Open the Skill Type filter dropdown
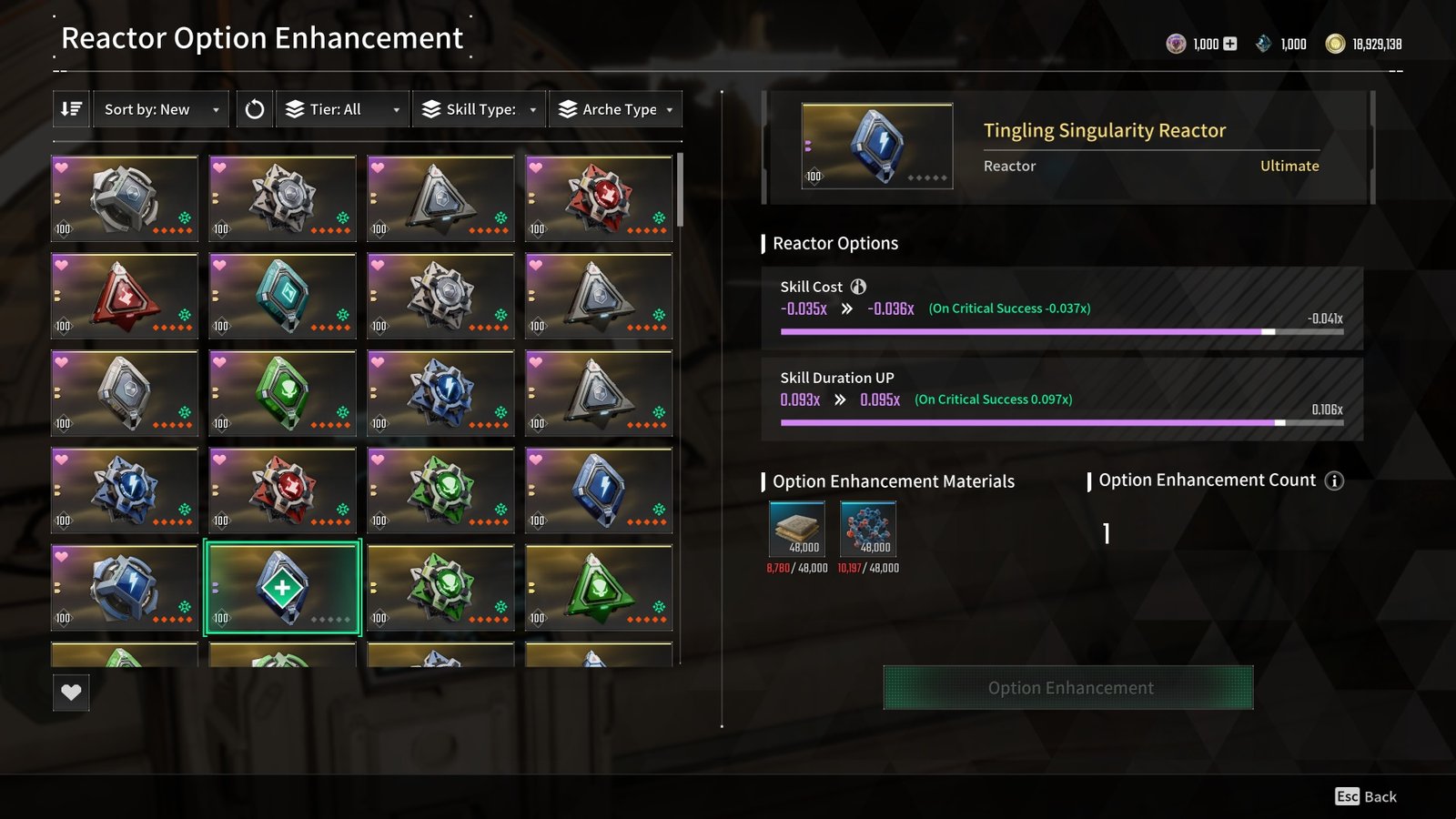The height and width of the screenshot is (819, 1456). [479, 109]
